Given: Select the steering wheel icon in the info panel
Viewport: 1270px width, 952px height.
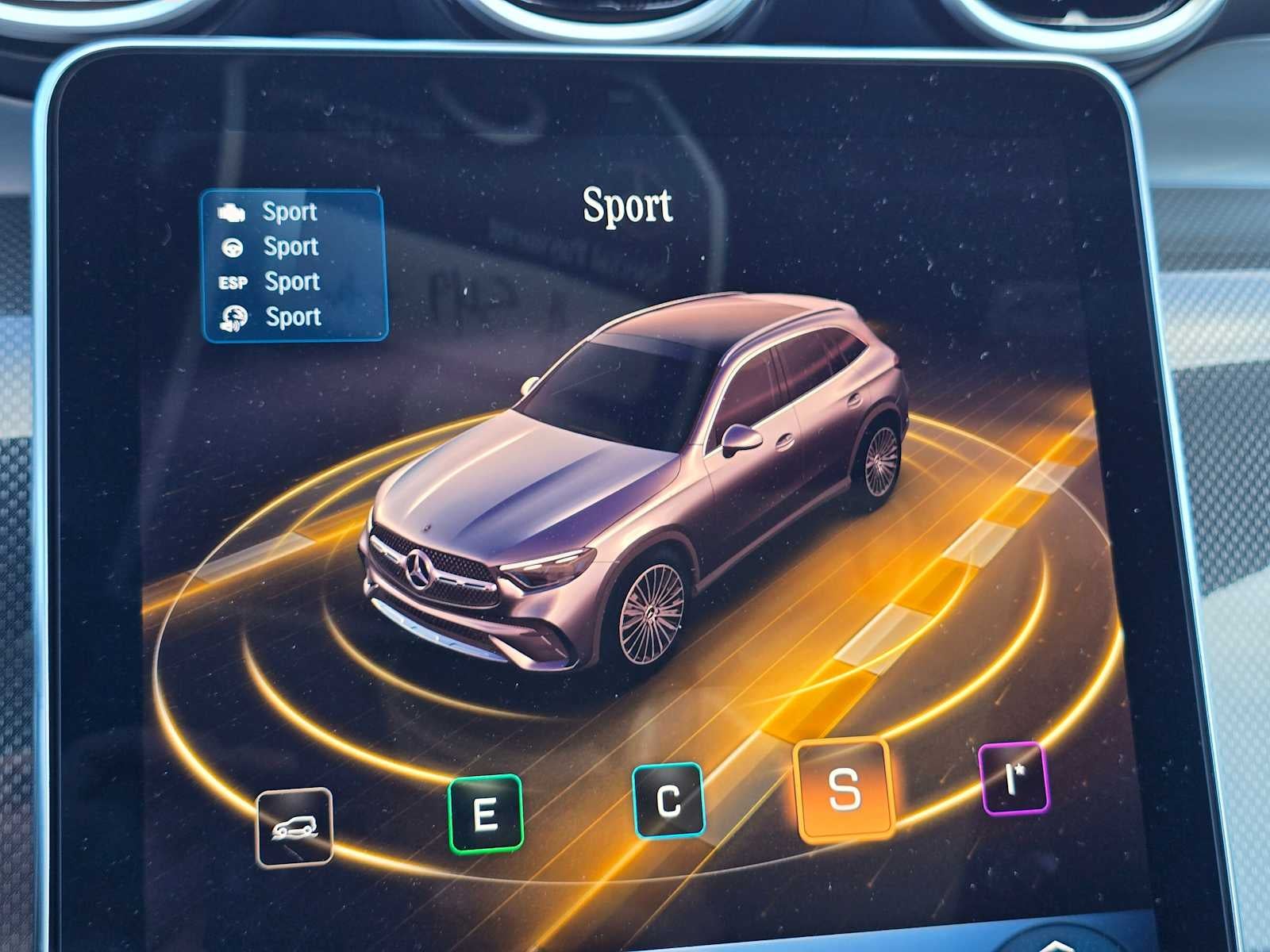Looking at the screenshot, I should point(233,247).
